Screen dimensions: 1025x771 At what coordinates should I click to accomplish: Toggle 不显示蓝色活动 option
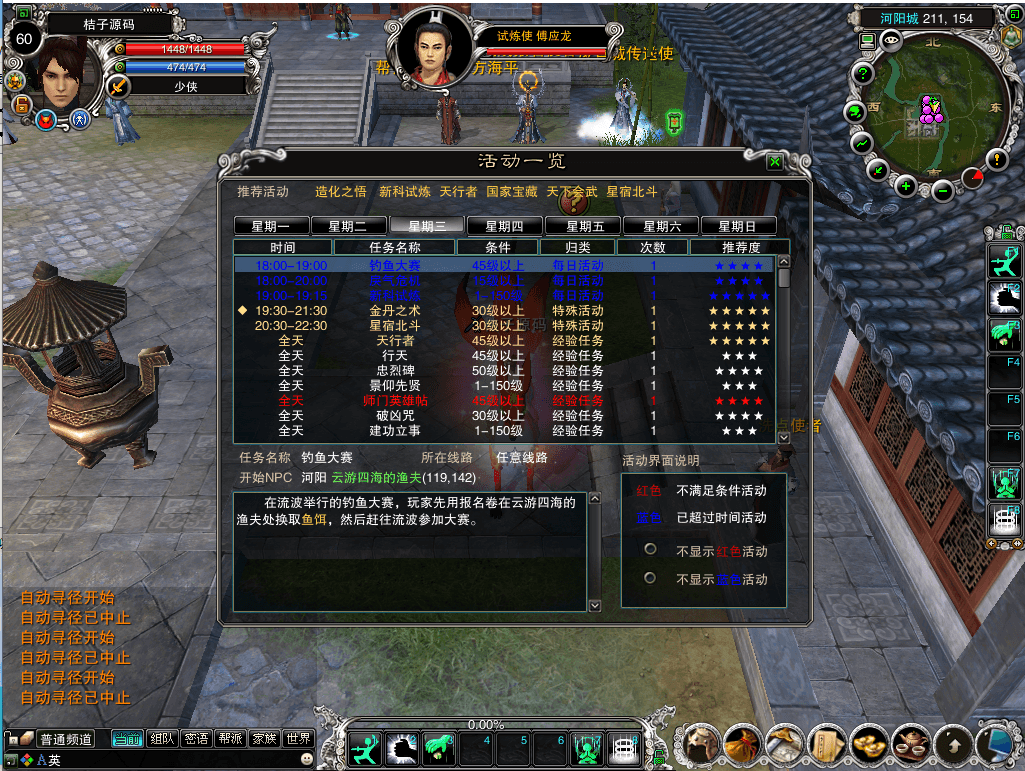[x=650, y=578]
